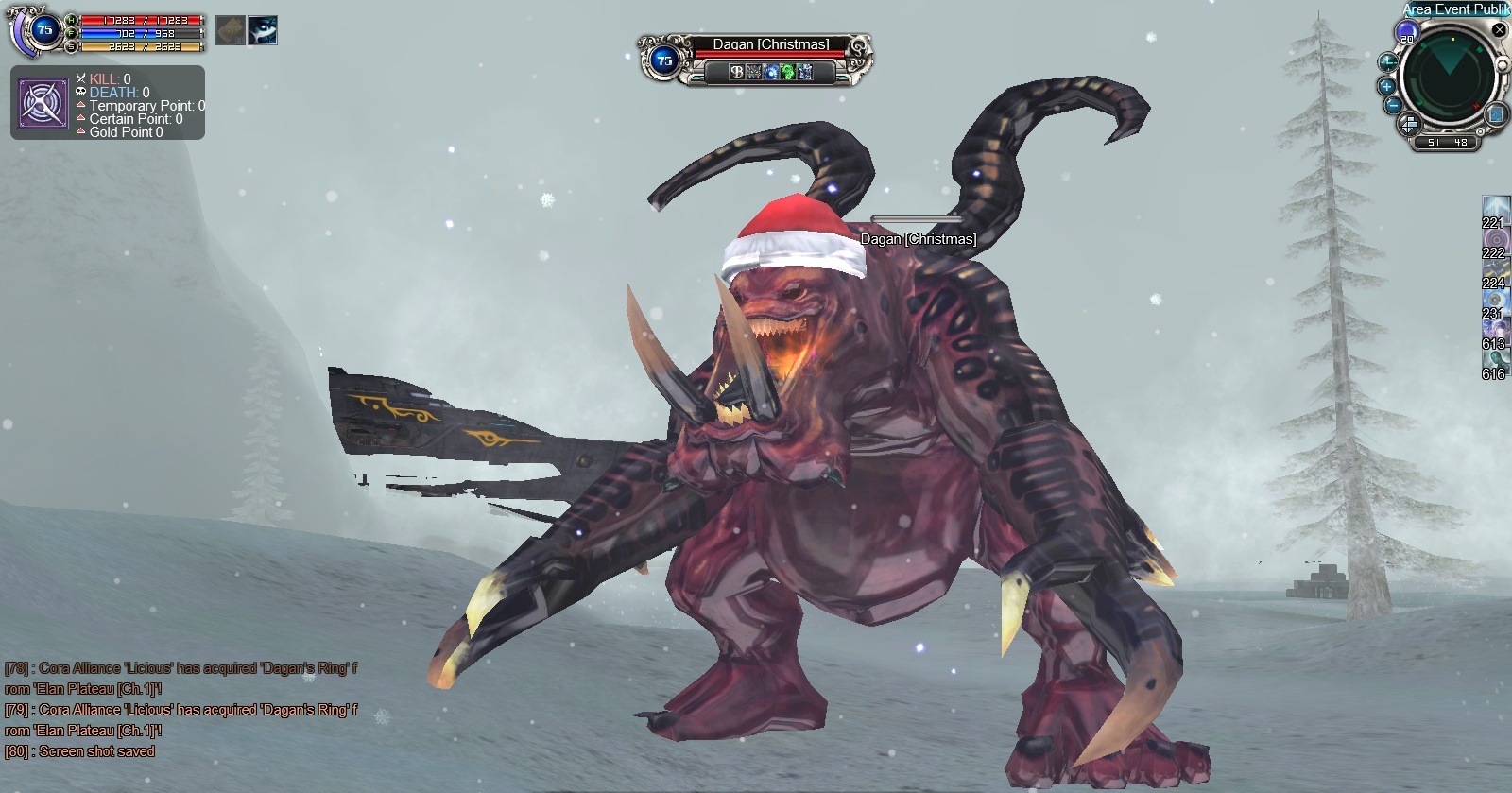Click the chat log message area
1512x793 pixels.
180,709
